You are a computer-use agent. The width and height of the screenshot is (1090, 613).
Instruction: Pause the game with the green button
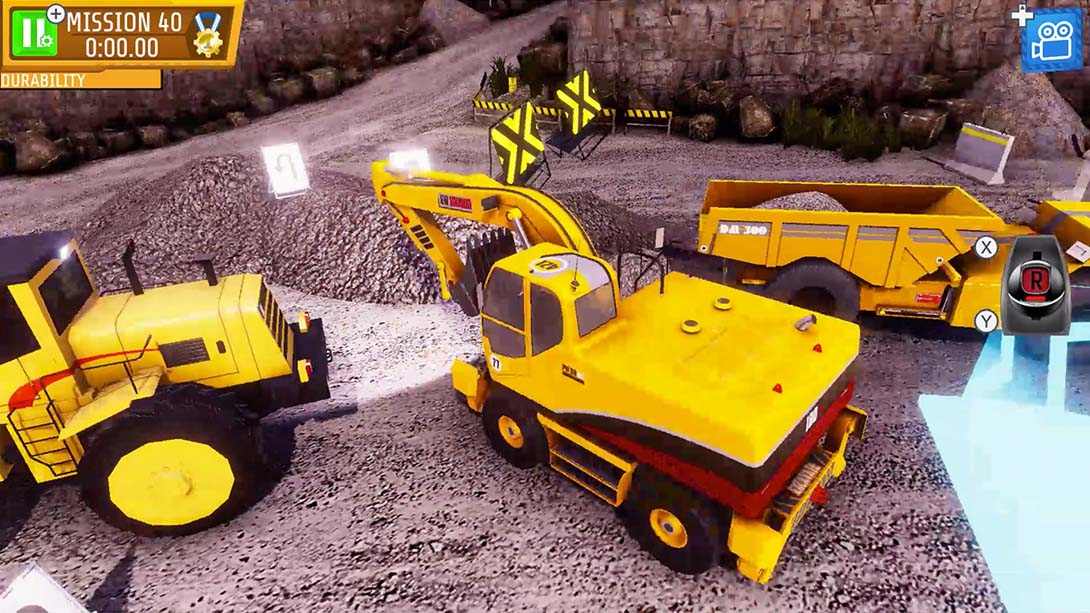click(34, 33)
